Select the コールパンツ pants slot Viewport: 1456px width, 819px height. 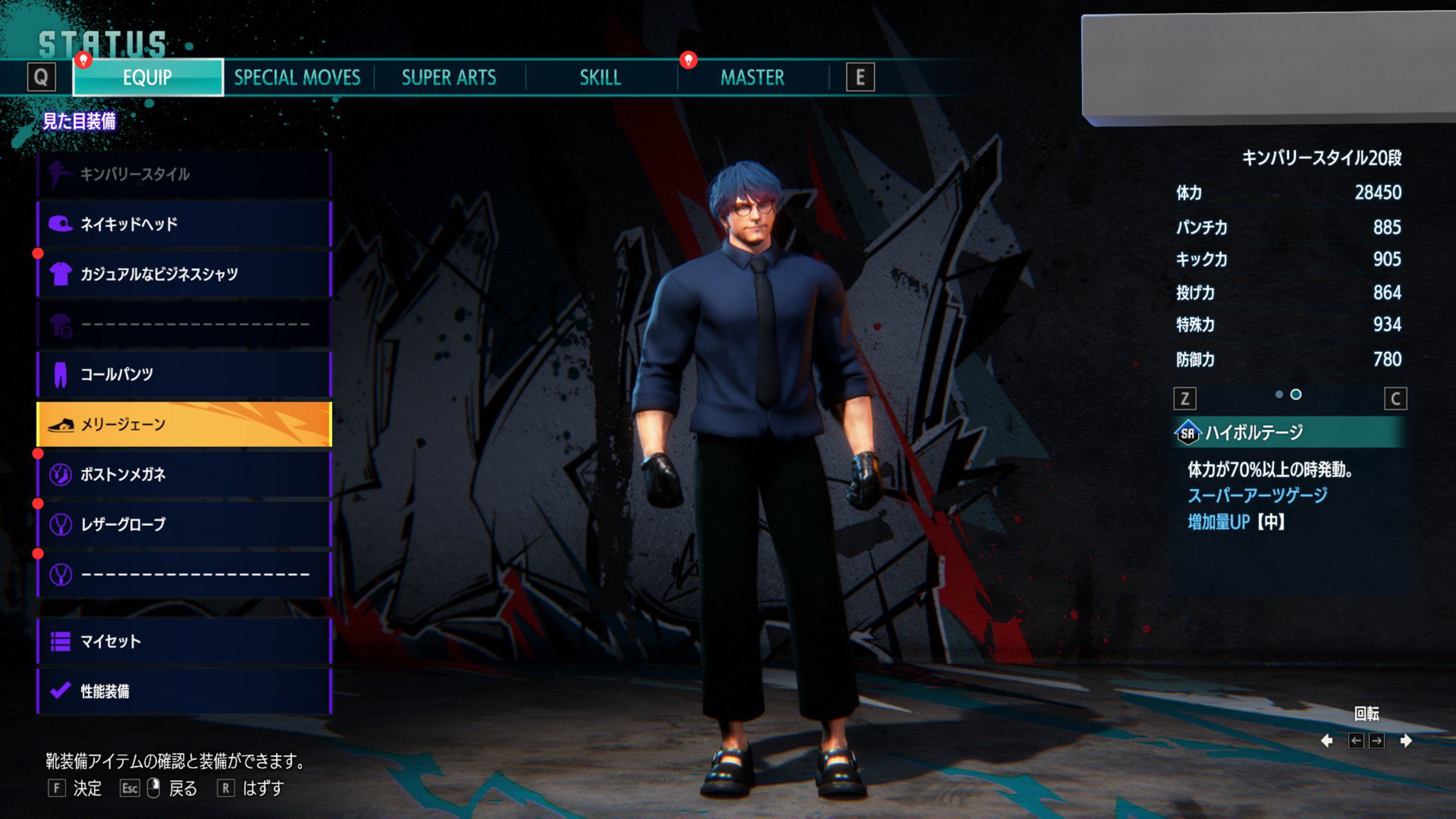coord(184,374)
